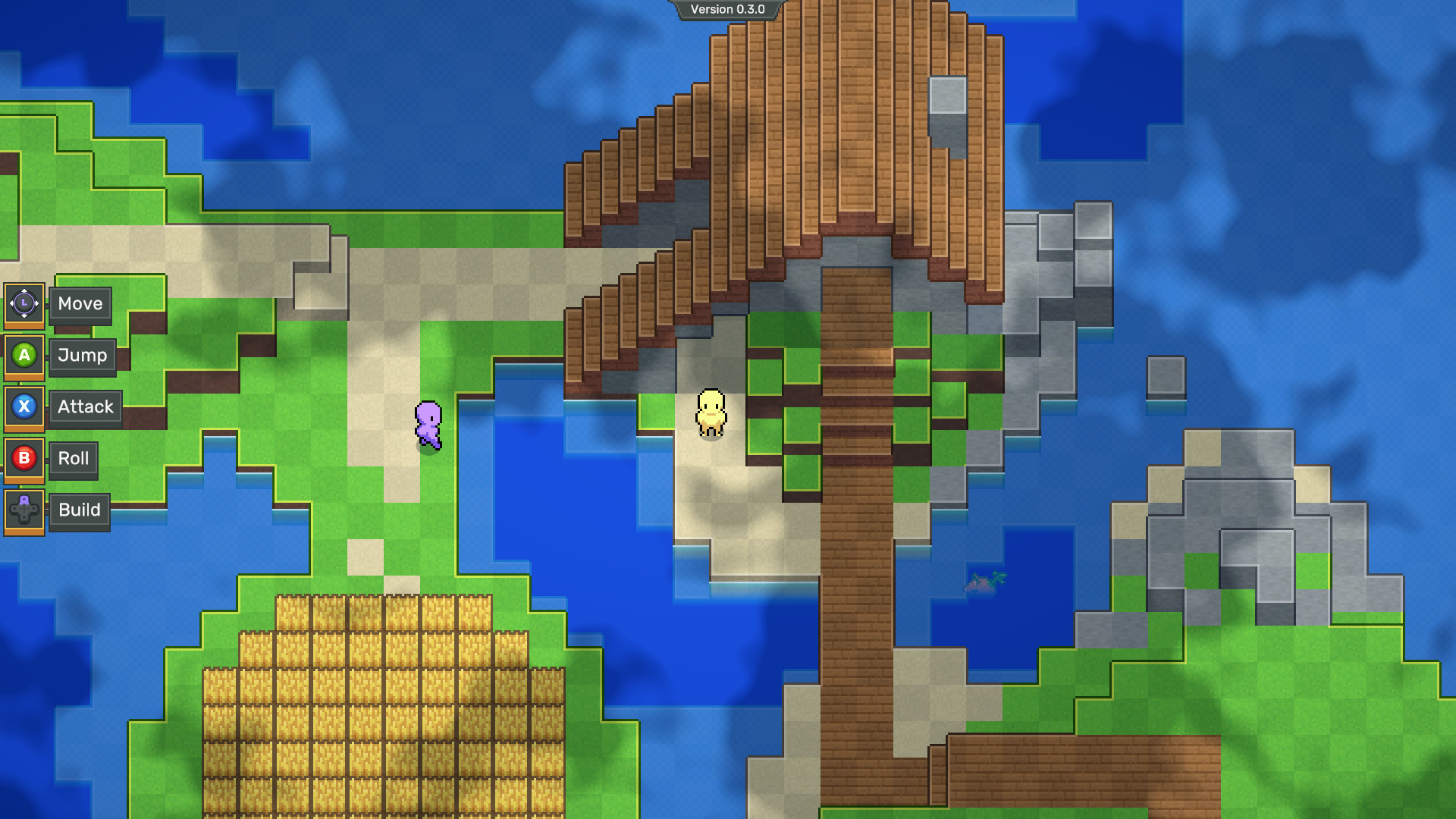Click the Roll label

74,459
